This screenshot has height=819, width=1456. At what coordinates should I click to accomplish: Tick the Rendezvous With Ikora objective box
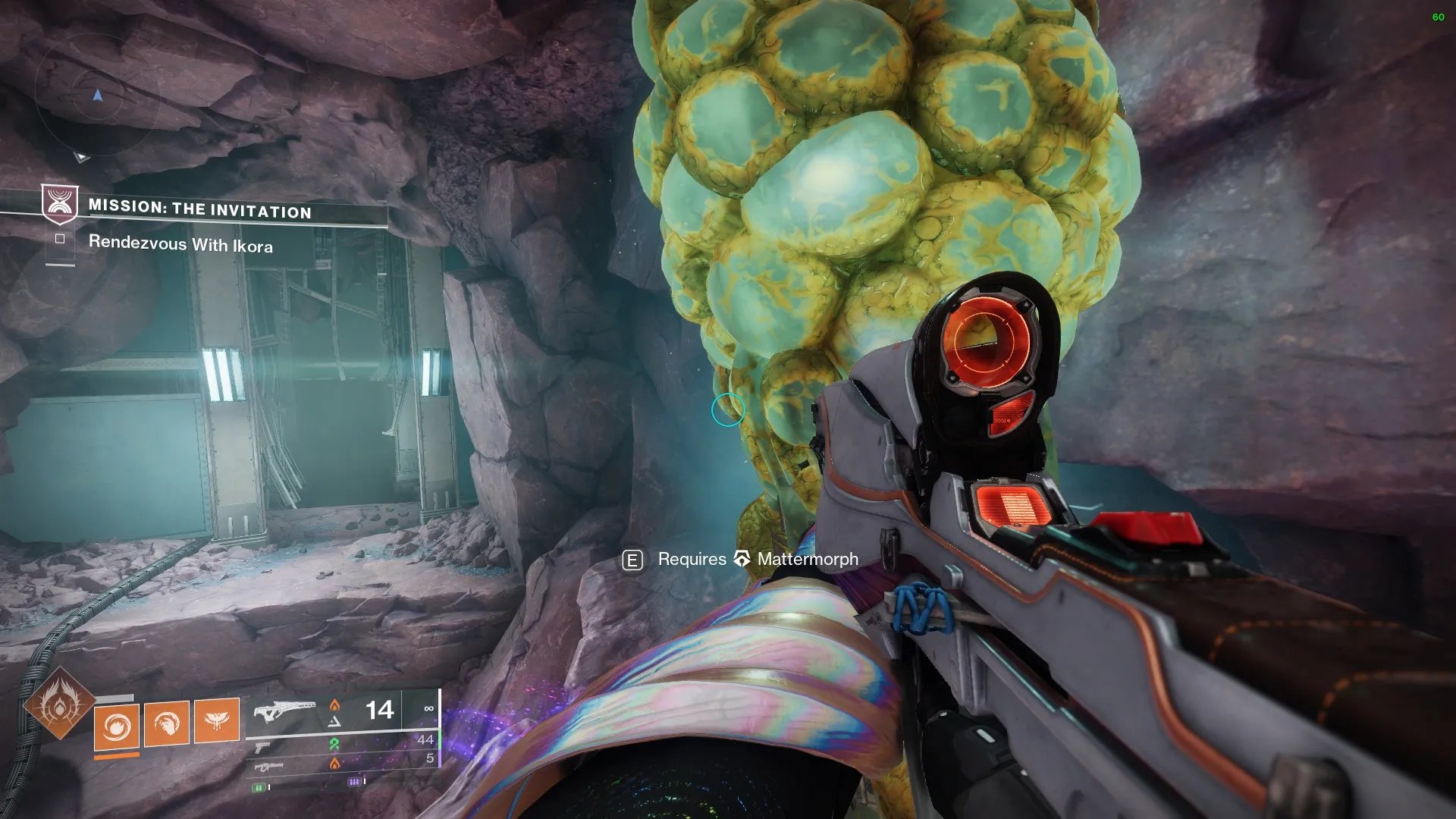(60, 239)
